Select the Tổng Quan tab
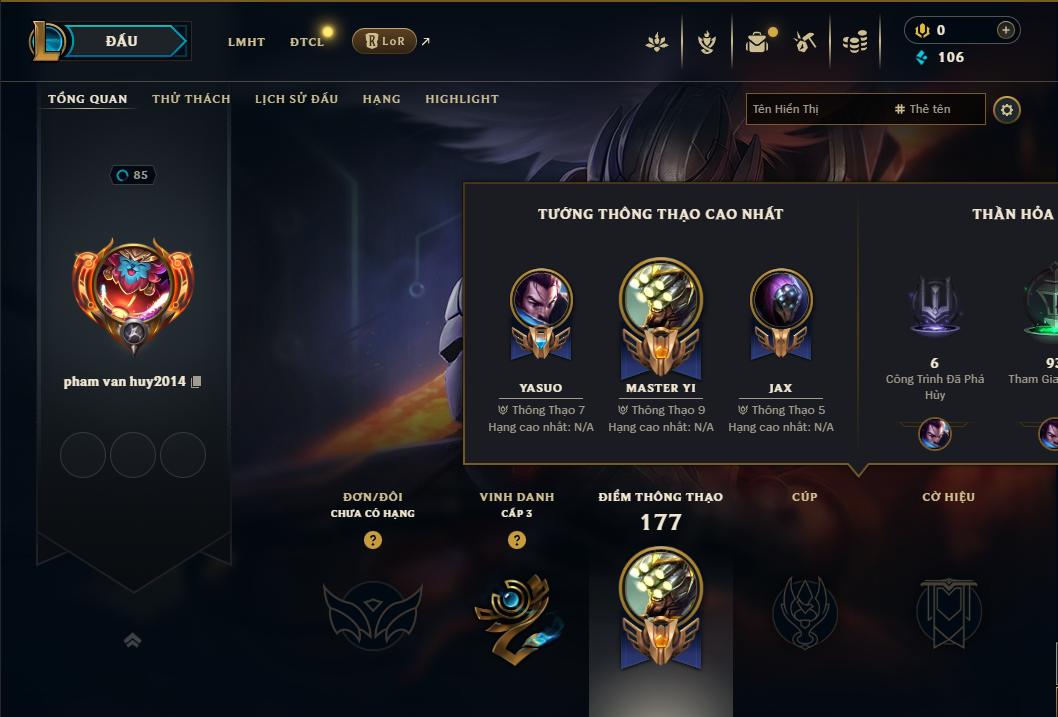This screenshot has width=1058, height=717. coord(88,99)
